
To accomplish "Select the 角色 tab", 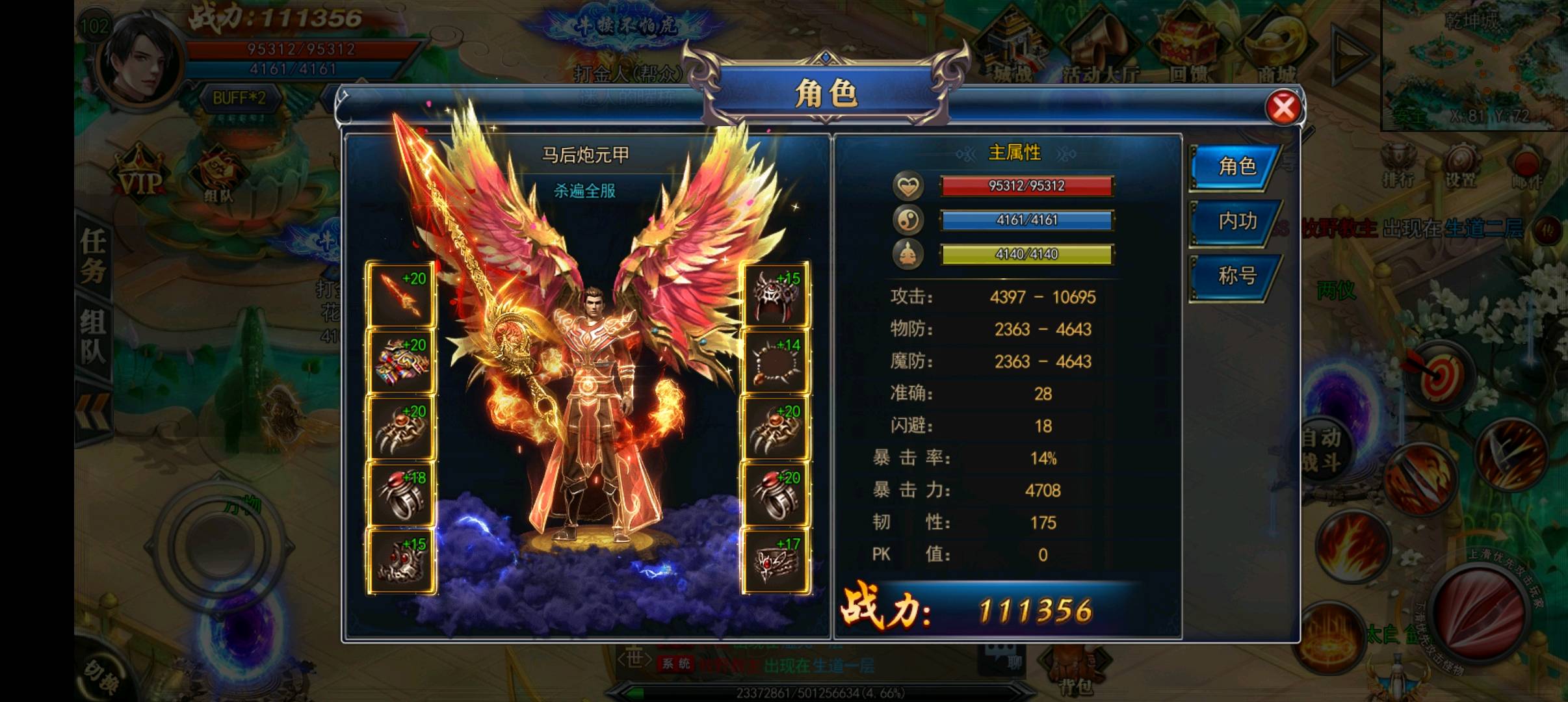I will pos(1236,167).
